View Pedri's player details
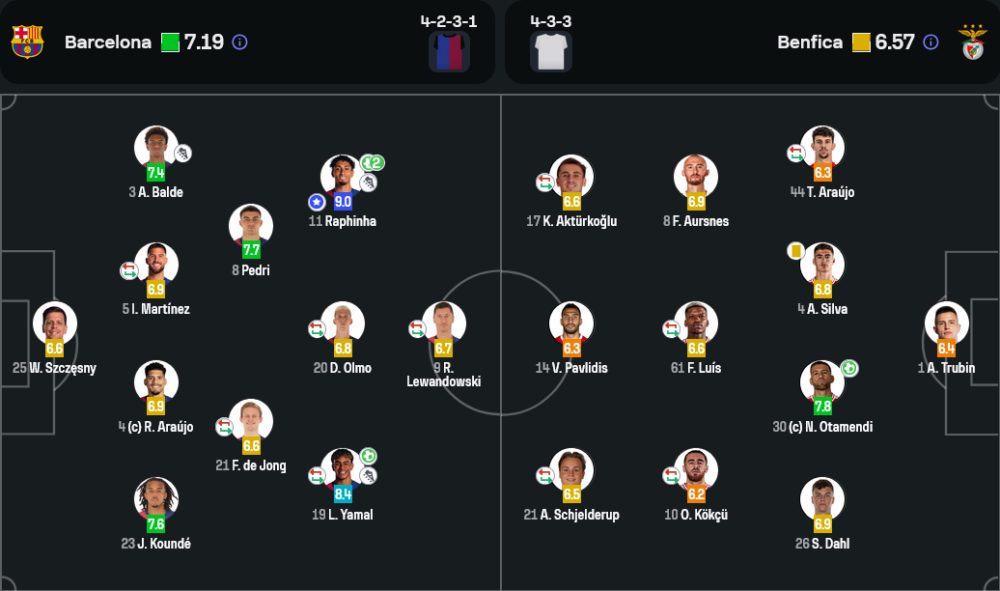This screenshot has height=591, width=1000. tap(251, 228)
